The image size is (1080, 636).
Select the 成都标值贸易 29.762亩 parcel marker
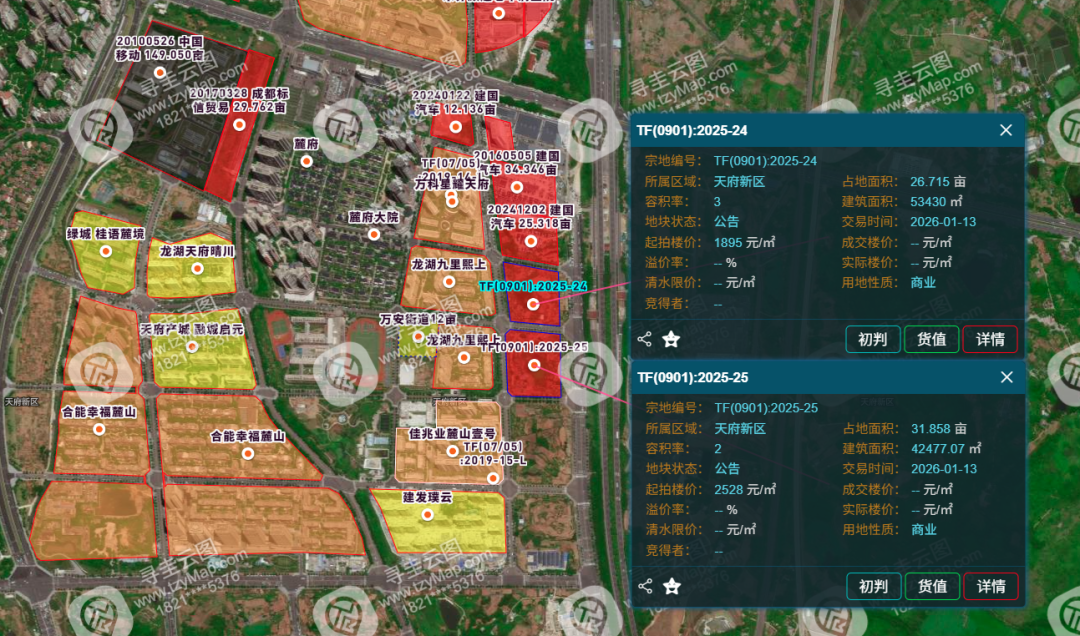click(239, 124)
